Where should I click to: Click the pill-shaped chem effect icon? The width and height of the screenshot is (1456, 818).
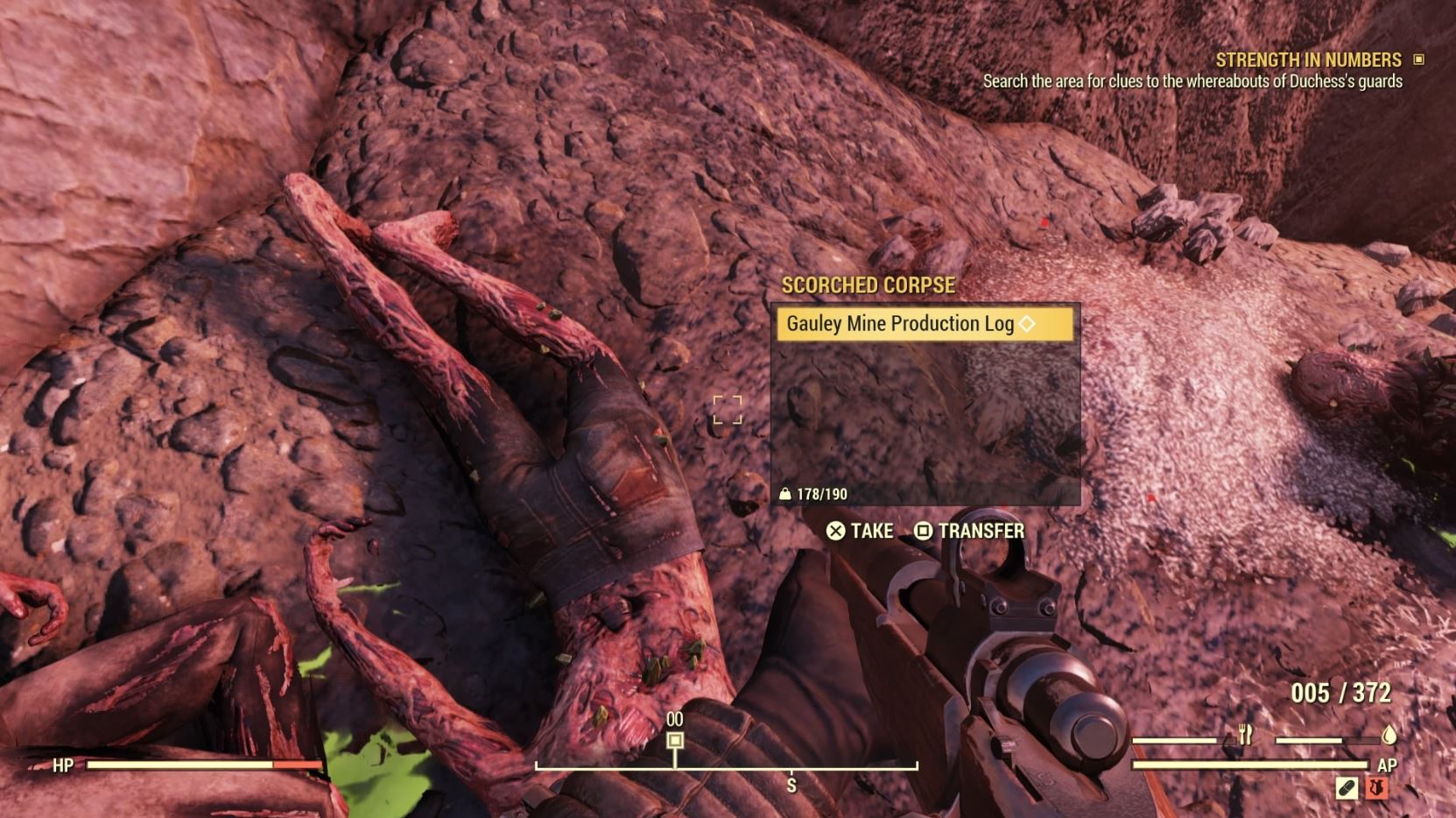(x=1346, y=787)
